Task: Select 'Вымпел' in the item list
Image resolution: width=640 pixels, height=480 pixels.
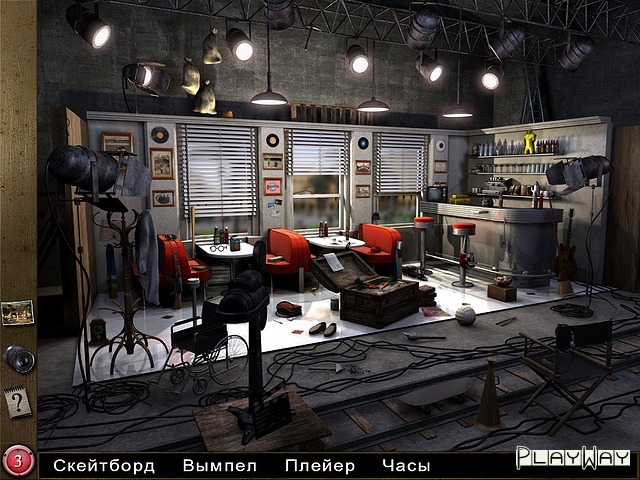Action: pyautogui.click(x=220, y=465)
